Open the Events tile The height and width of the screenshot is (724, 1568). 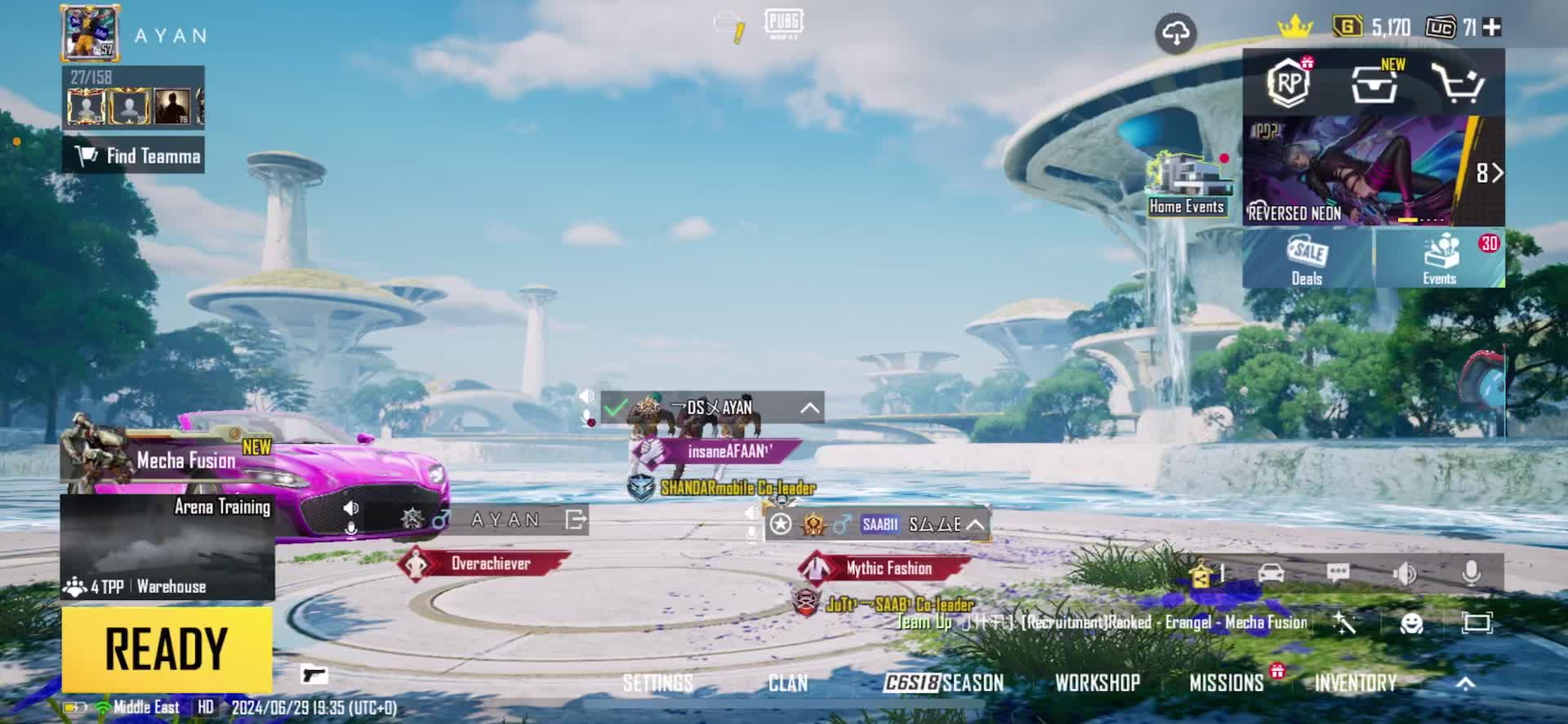click(1439, 258)
